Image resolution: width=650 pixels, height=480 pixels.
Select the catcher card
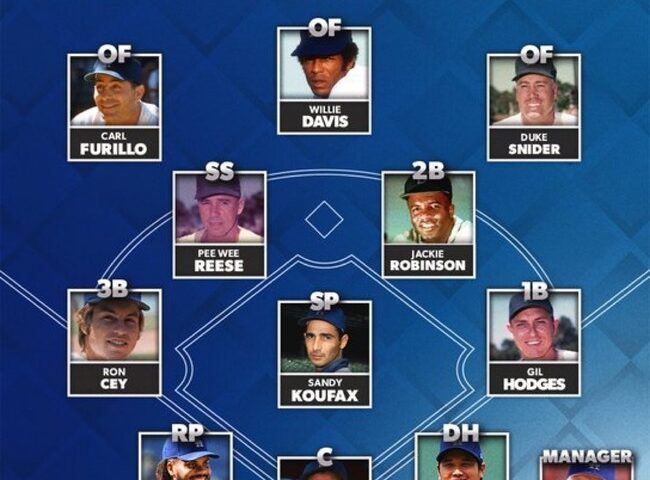click(x=324, y=468)
